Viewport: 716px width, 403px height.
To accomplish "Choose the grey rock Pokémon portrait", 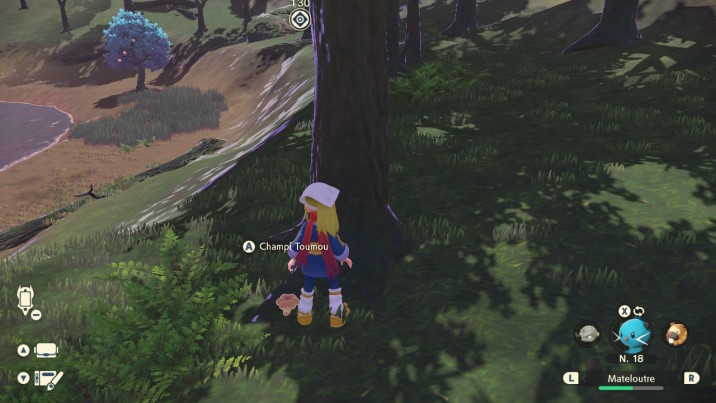I will coord(588,334).
